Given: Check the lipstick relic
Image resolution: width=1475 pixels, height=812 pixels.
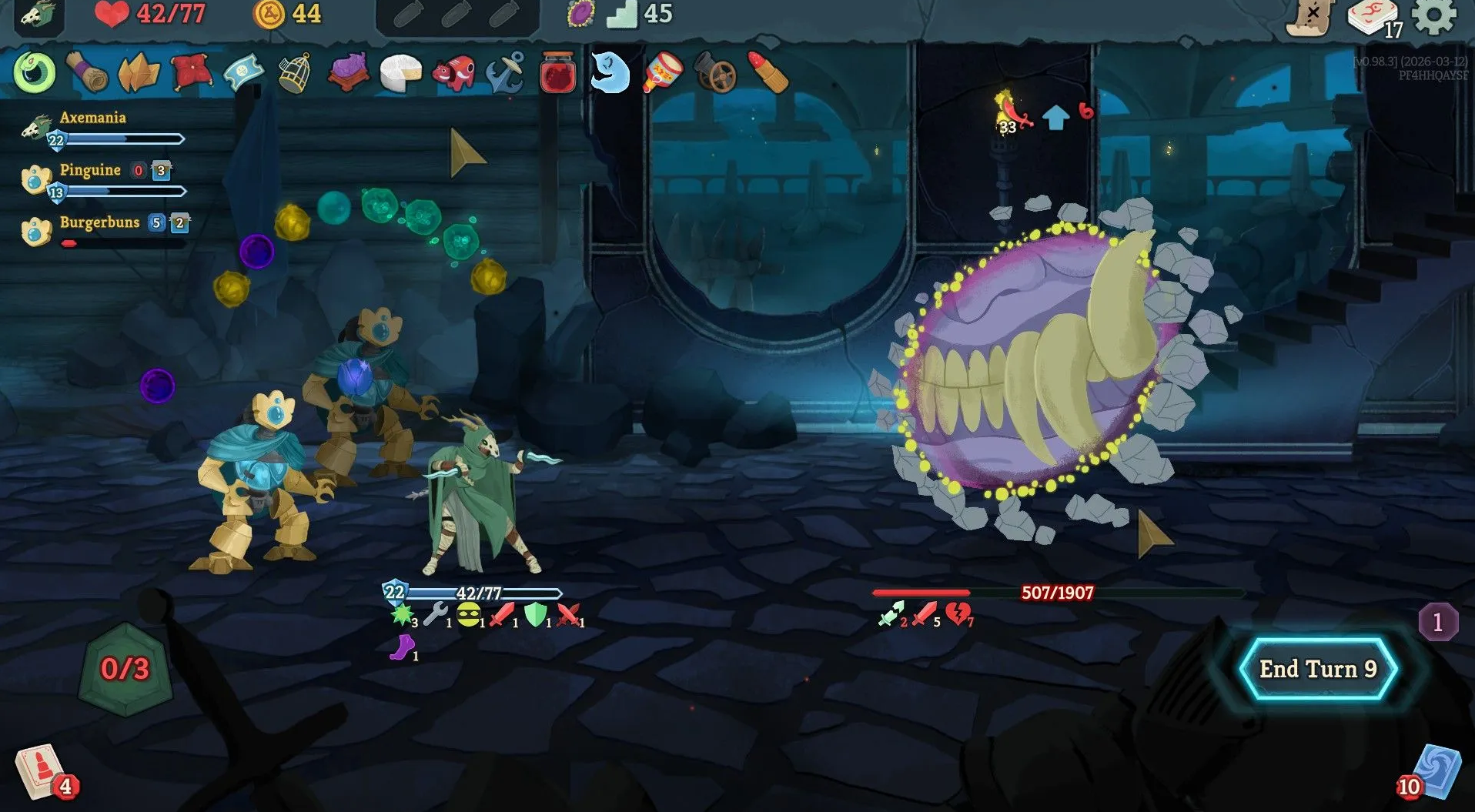Looking at the screenshot, I should click(x=768, y=73).
